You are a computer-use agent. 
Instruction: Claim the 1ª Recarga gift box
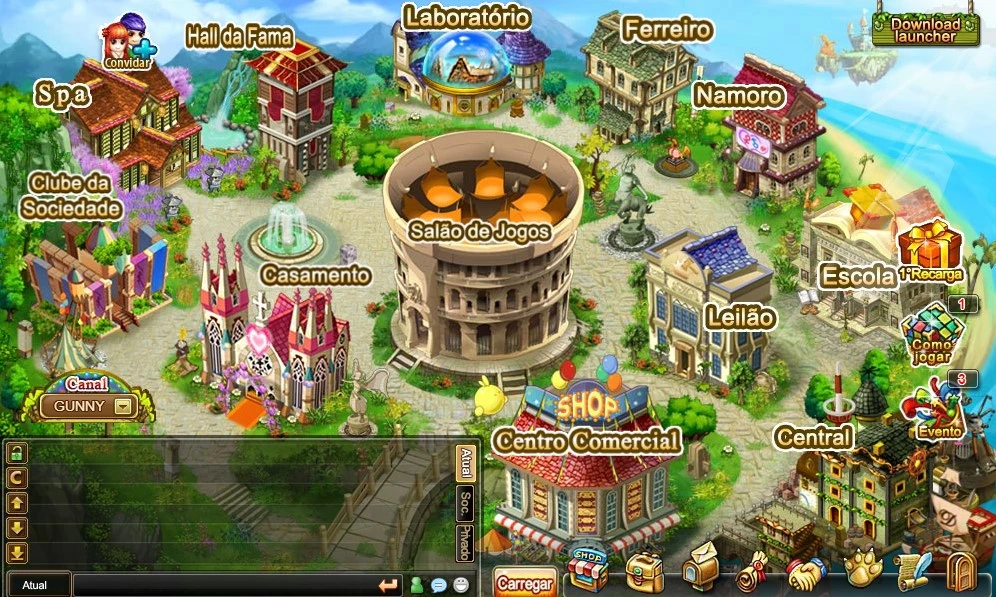click(x=929, y=252)
